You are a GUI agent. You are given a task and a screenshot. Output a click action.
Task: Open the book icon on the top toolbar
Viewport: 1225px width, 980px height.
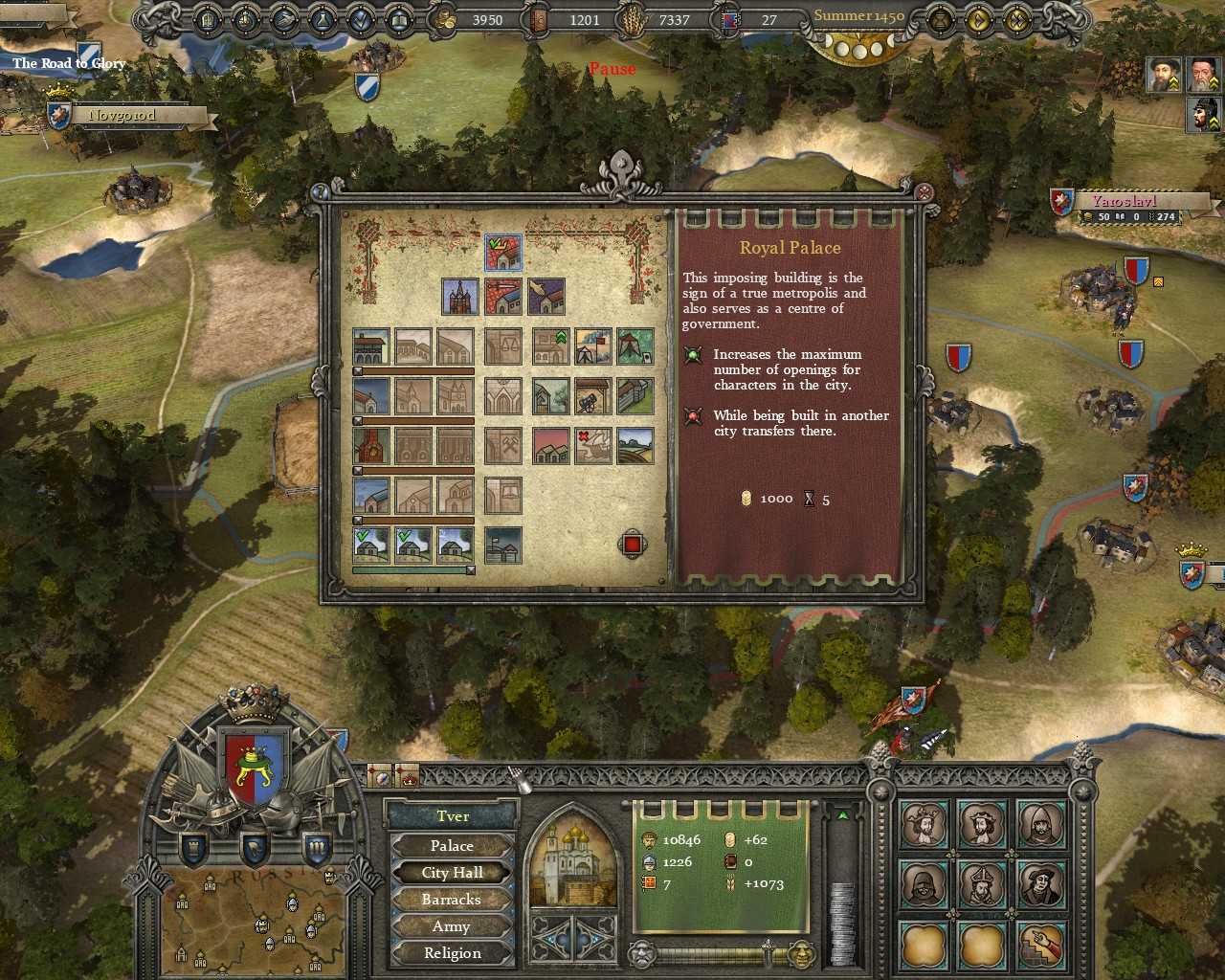pos(399,18)
